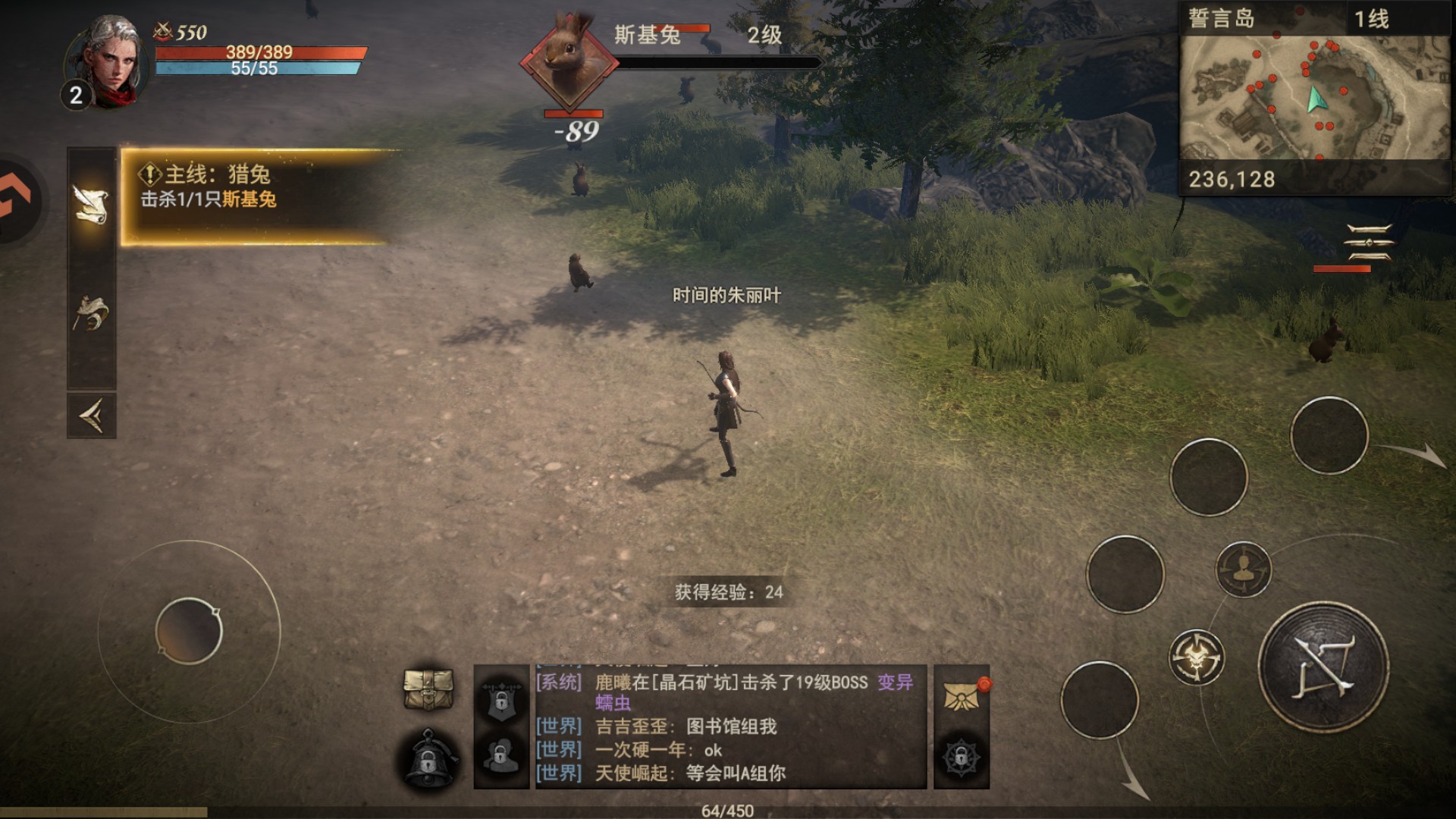1456x819 pixels.
Task: Open the mail envelope with red notification
Action: click(962, 695)
